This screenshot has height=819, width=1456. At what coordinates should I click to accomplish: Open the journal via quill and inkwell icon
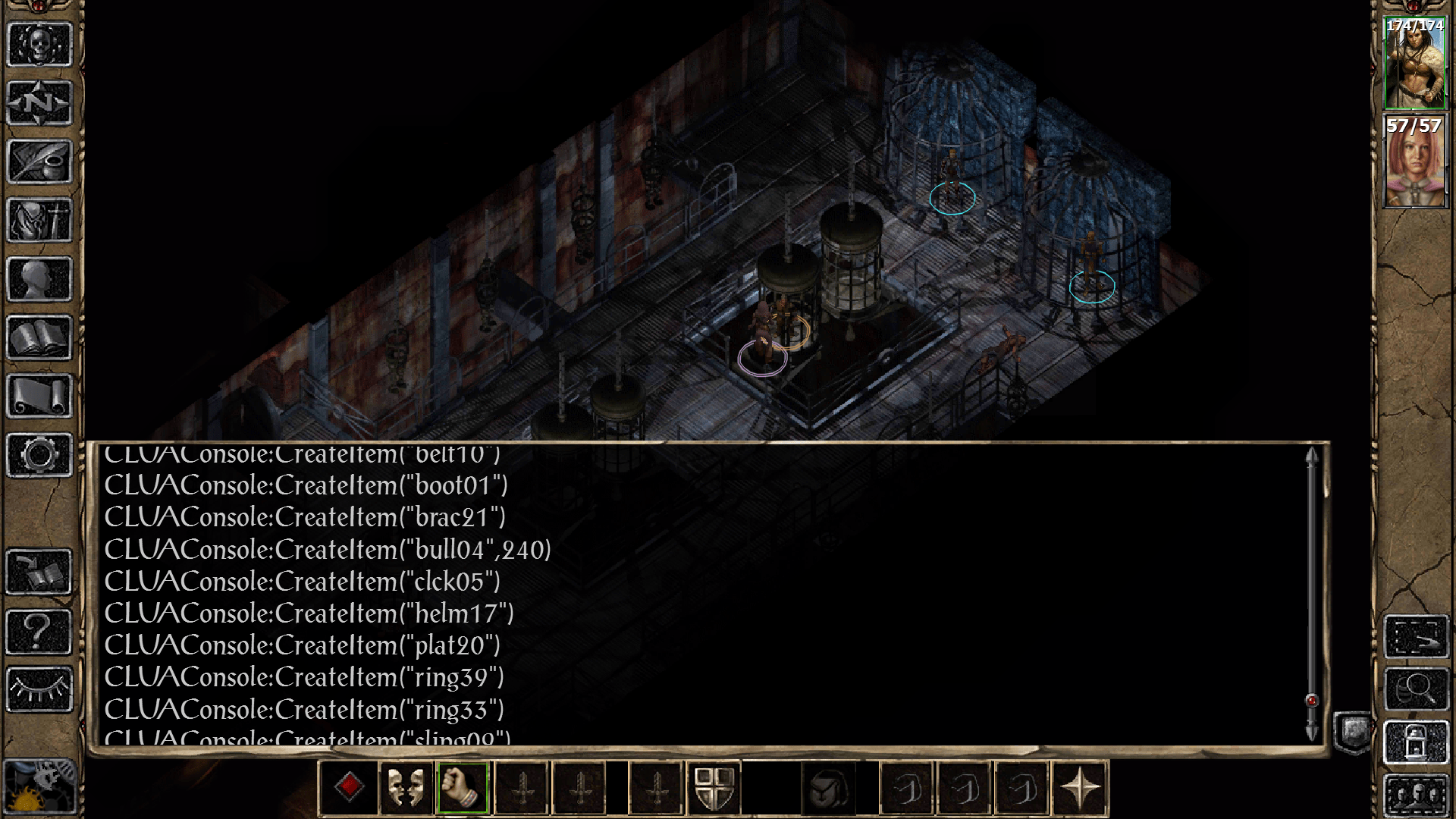pyautogui.click(x=39, y=162)
